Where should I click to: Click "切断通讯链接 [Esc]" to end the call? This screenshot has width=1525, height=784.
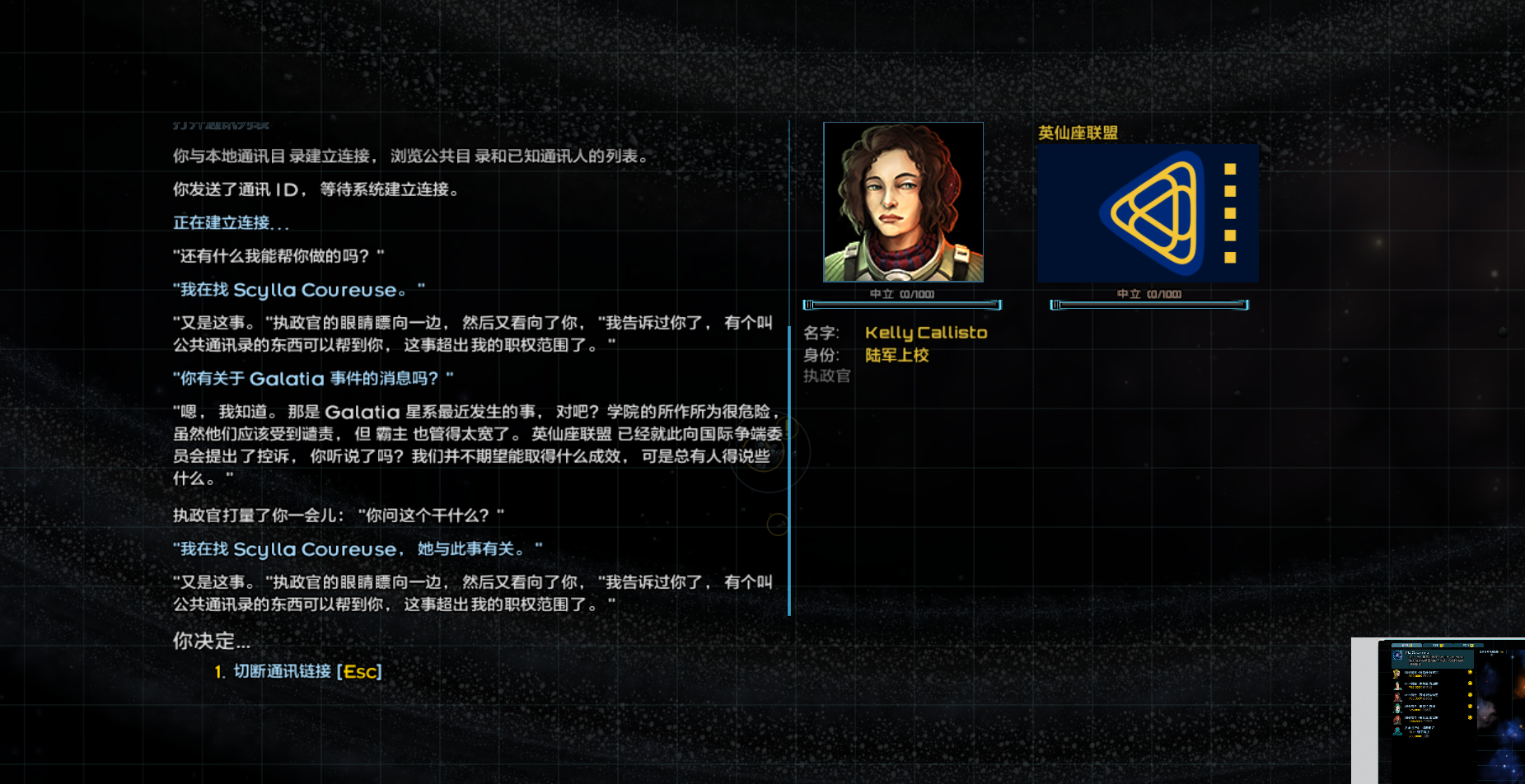tap(303, 671)
